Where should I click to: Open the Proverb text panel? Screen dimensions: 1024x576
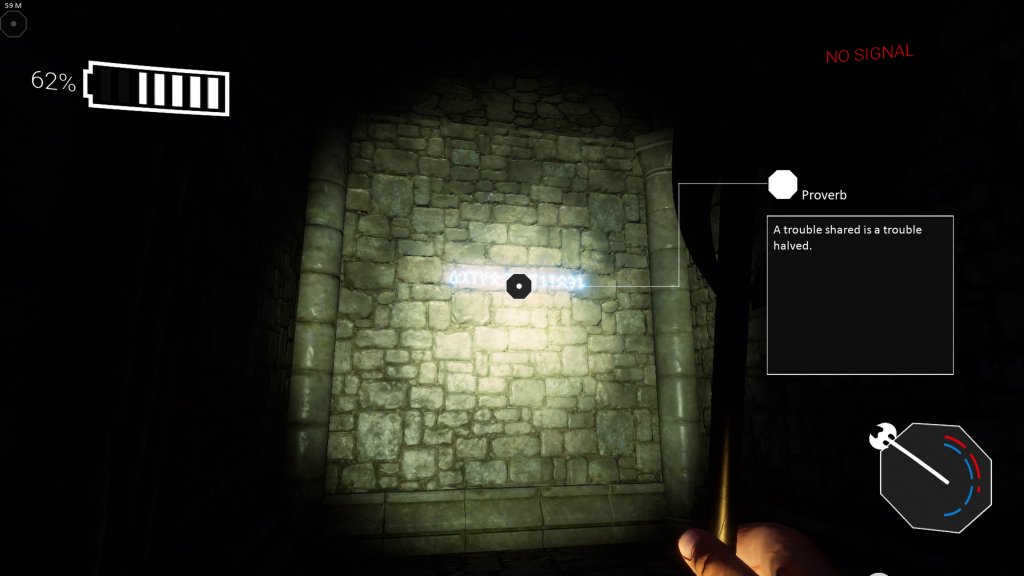tap(859, 295)
